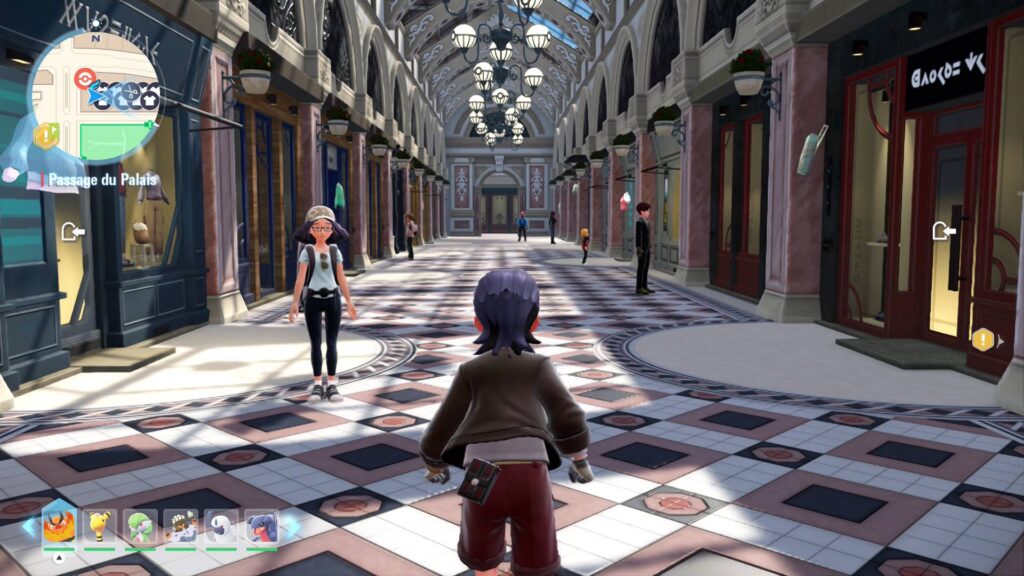The image size is (1024, 576).
Task: Click the door entry icon on the blue shopfront
Action: [72, 232]
